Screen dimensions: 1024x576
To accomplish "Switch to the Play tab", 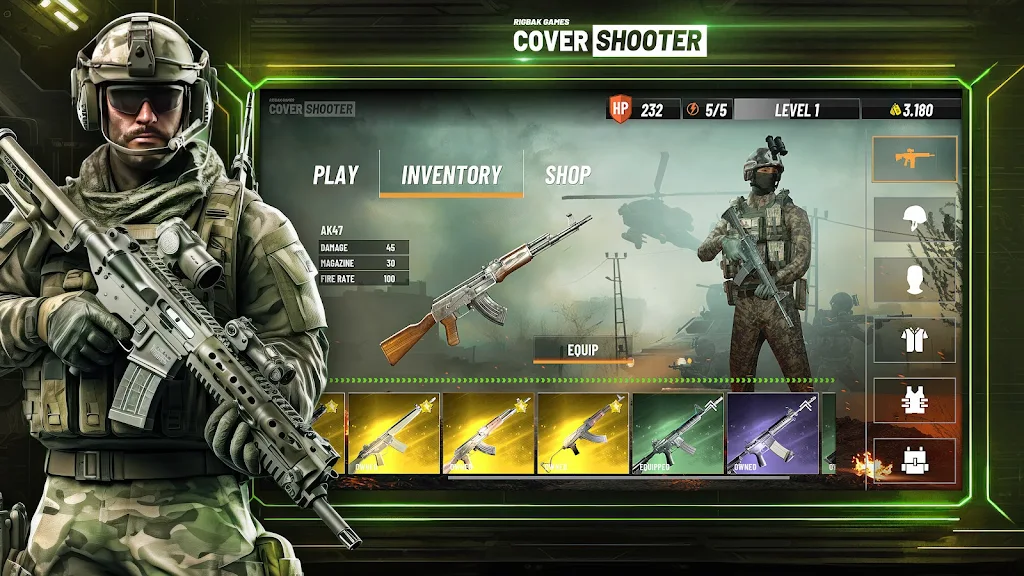I will (335, 175).
